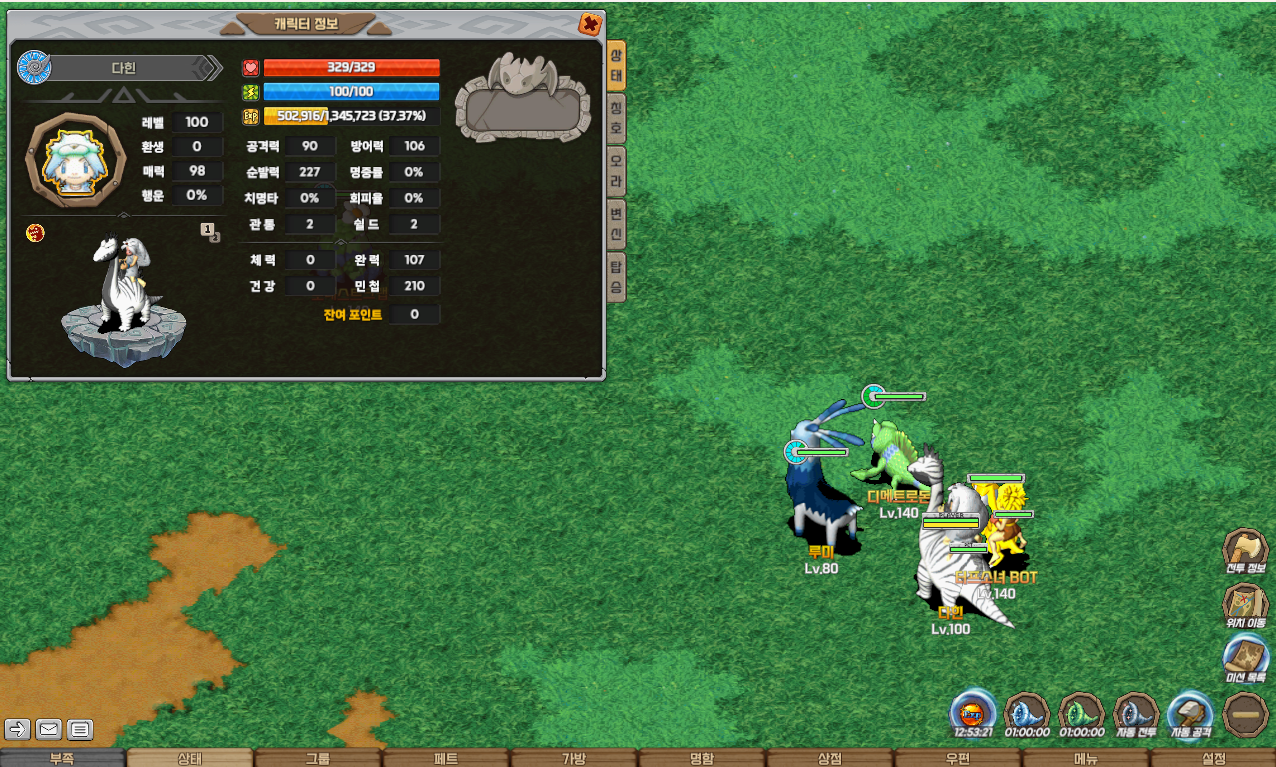This screenshot has height=767, width=1276.
Task: Open the 오라 (aura) side tab
Action: click(616, 172)
